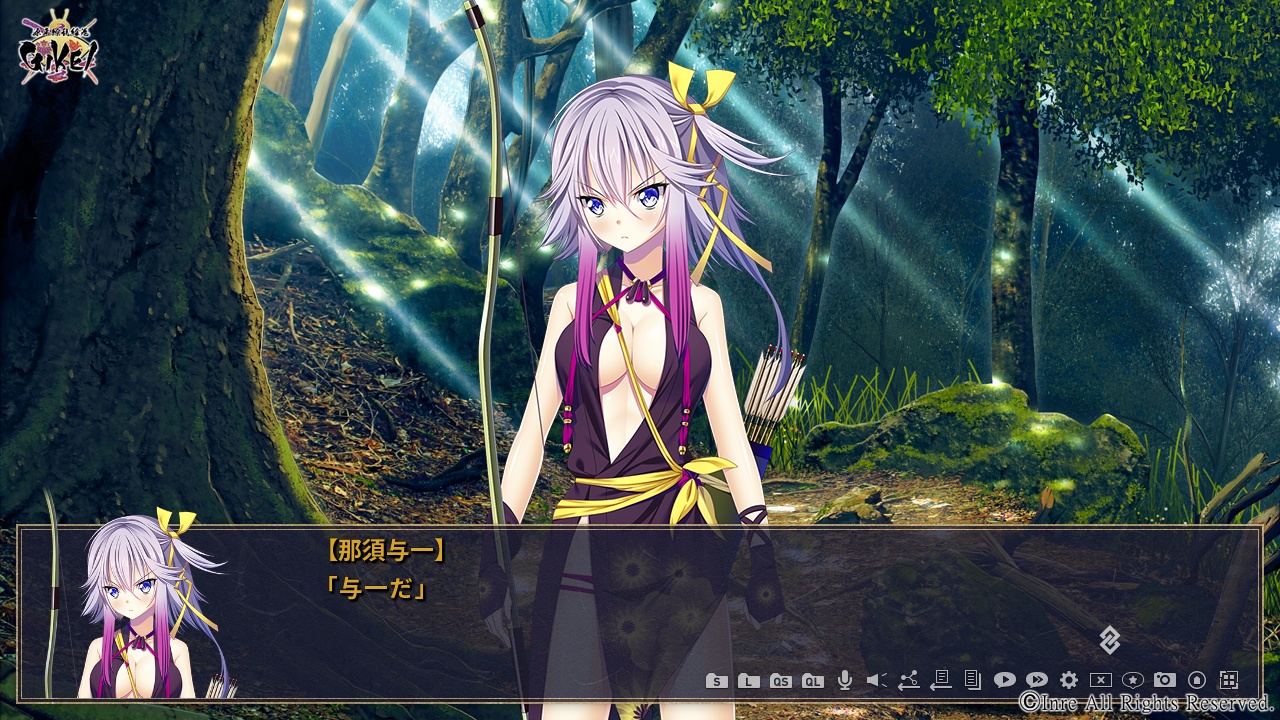Viewport: 1280px width, 720px height.
Task: Jump back to the previous text line
Action: click(x=940, y=681)
